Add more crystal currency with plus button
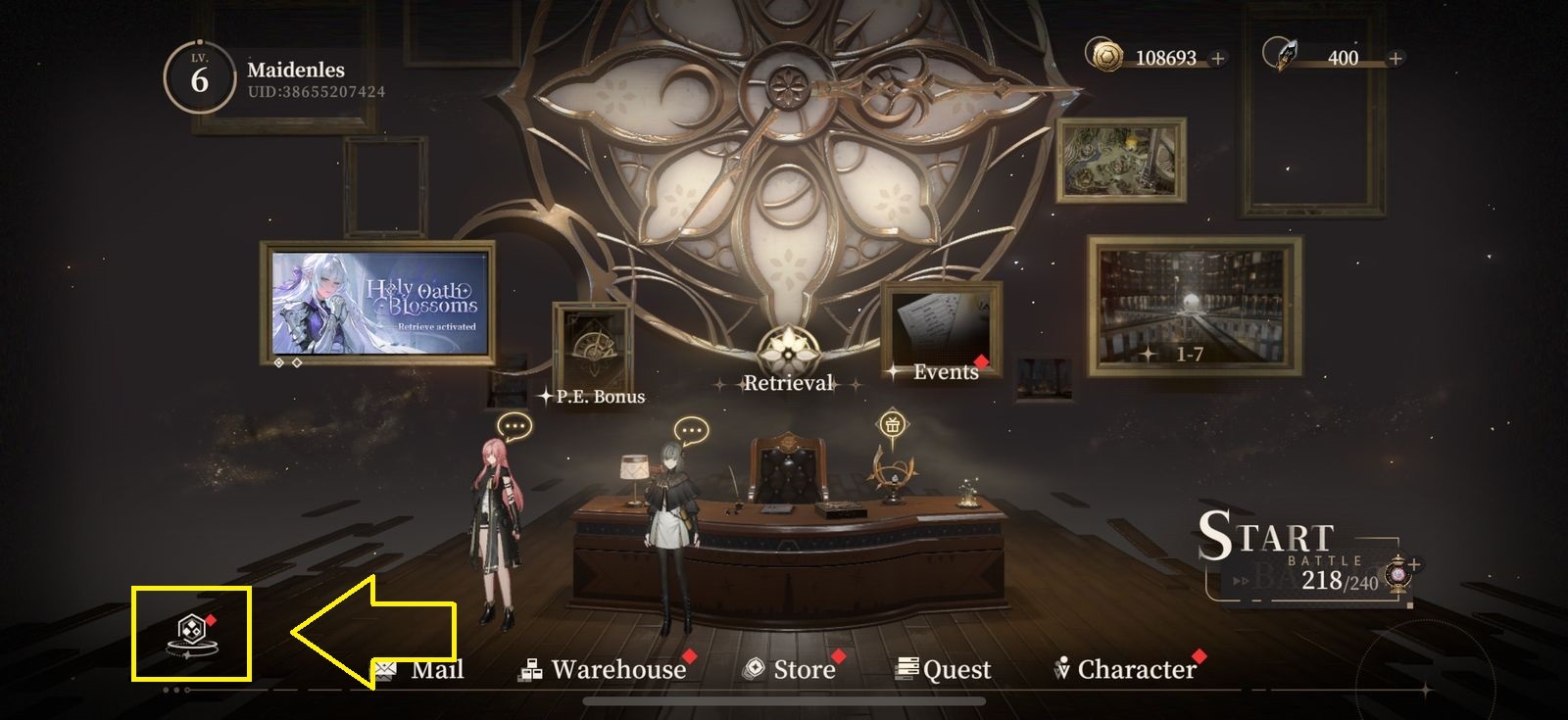1568x720 pixels. (1396, 59)
